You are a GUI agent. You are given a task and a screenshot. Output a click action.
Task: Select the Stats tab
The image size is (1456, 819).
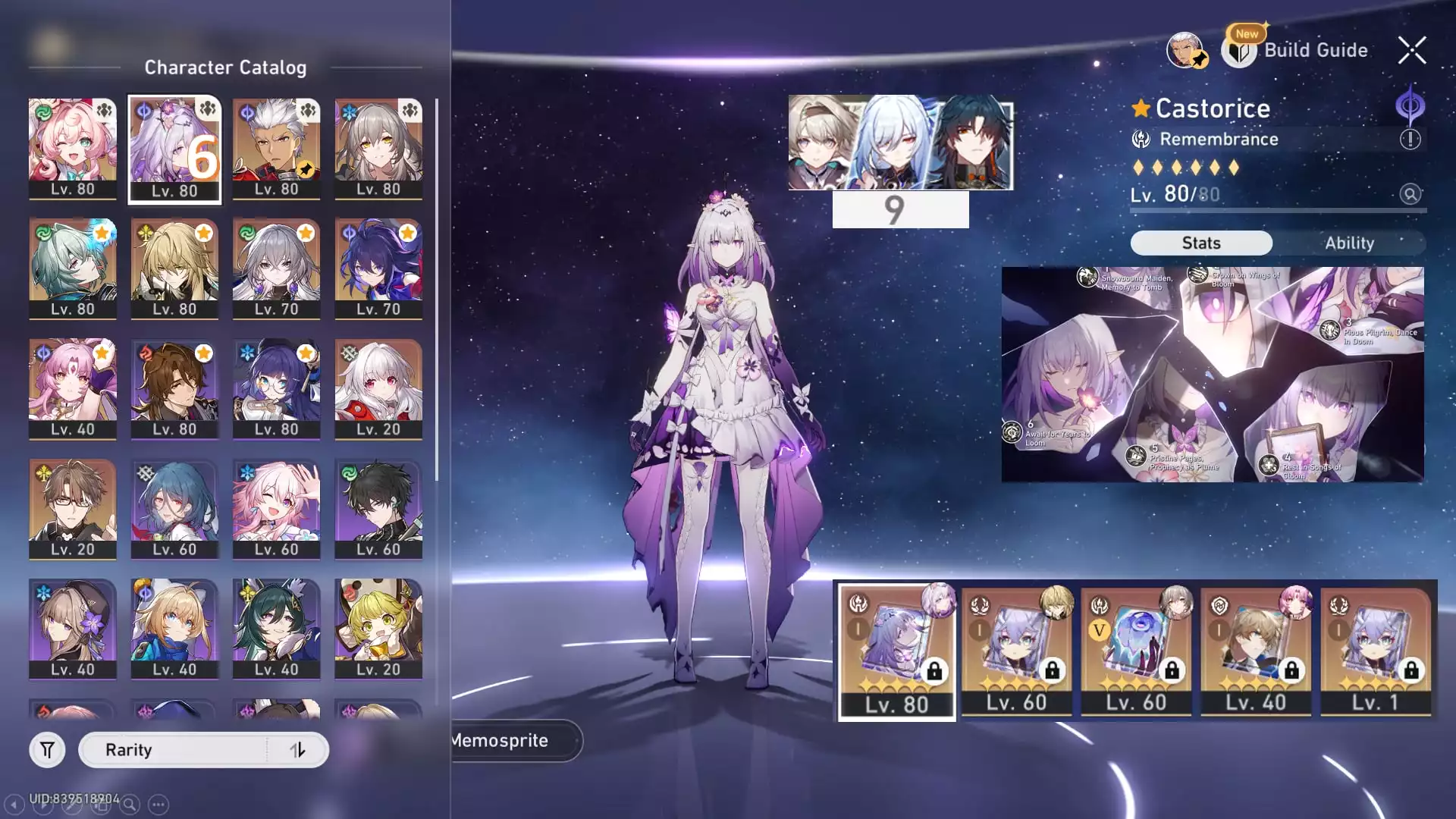click(1201, 243)
